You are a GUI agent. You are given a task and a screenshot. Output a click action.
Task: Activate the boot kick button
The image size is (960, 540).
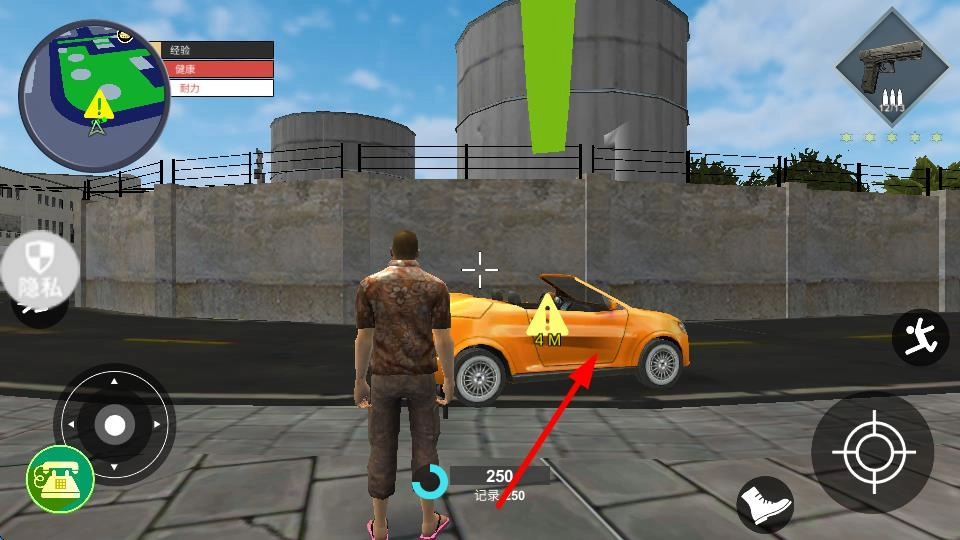coord(765,503)
